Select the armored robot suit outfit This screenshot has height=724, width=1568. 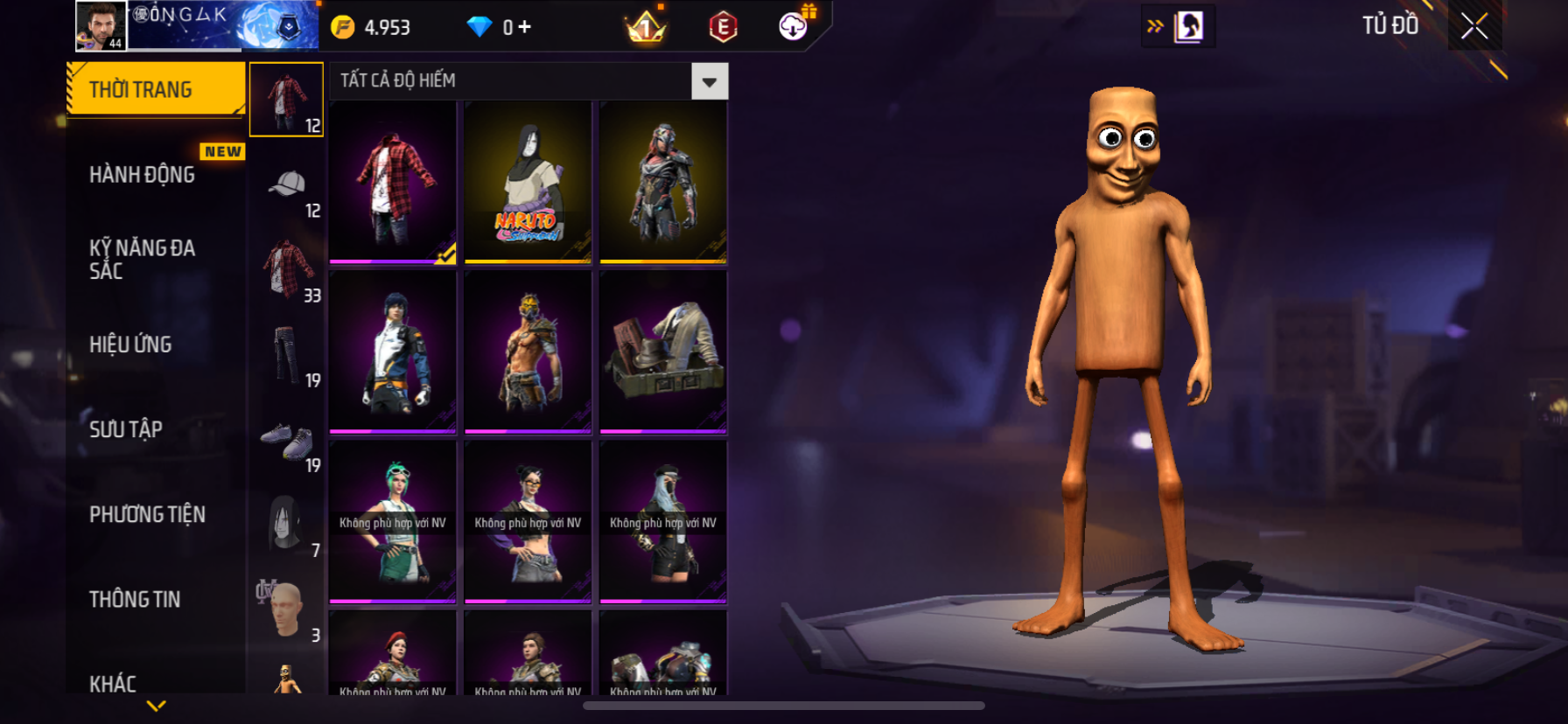(662, 182)
